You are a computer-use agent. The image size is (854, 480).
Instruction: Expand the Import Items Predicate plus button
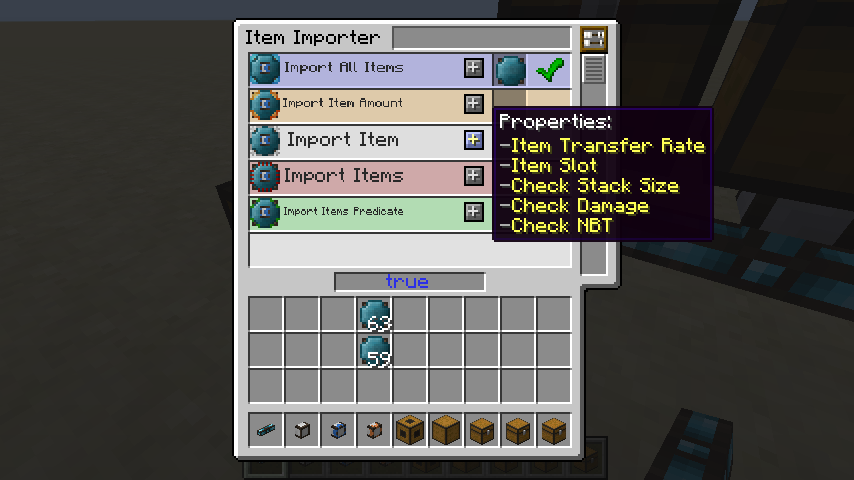(x=474, y=212)
